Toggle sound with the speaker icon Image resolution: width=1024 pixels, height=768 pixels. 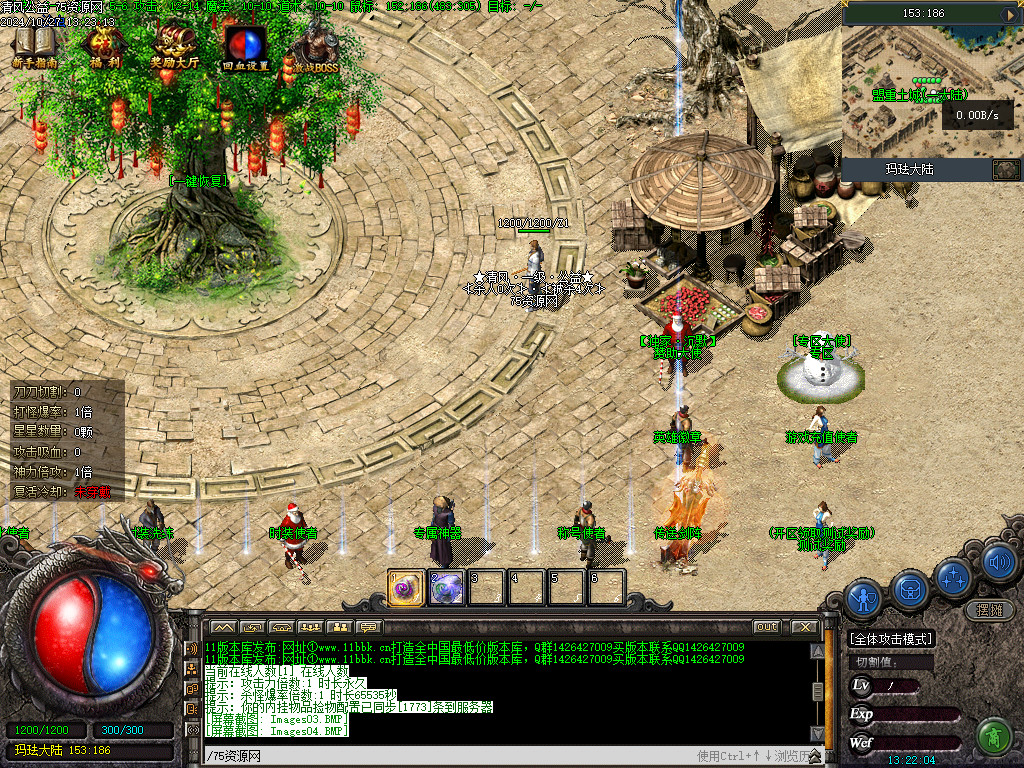pyautogui.click(x=998, y=563)
